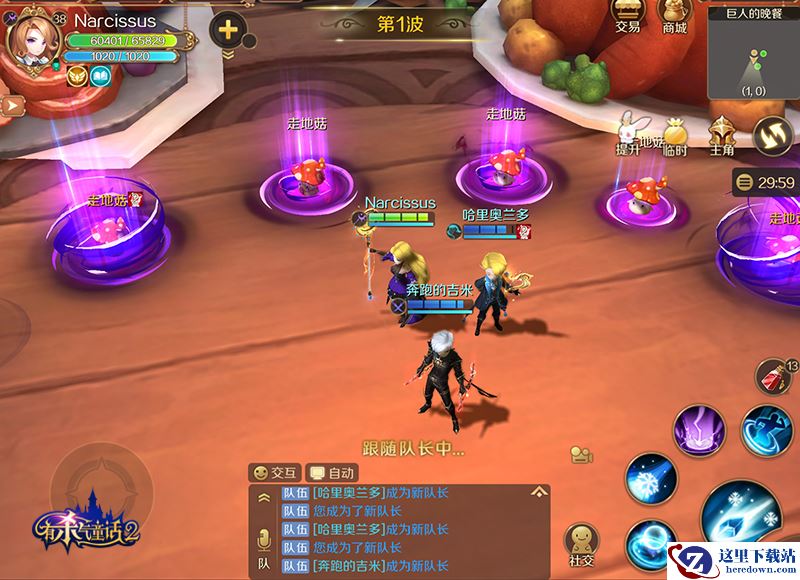This screenshot has height=580, width=800.
Task: Open the 商城 shop
Action: tap(674, 18)
